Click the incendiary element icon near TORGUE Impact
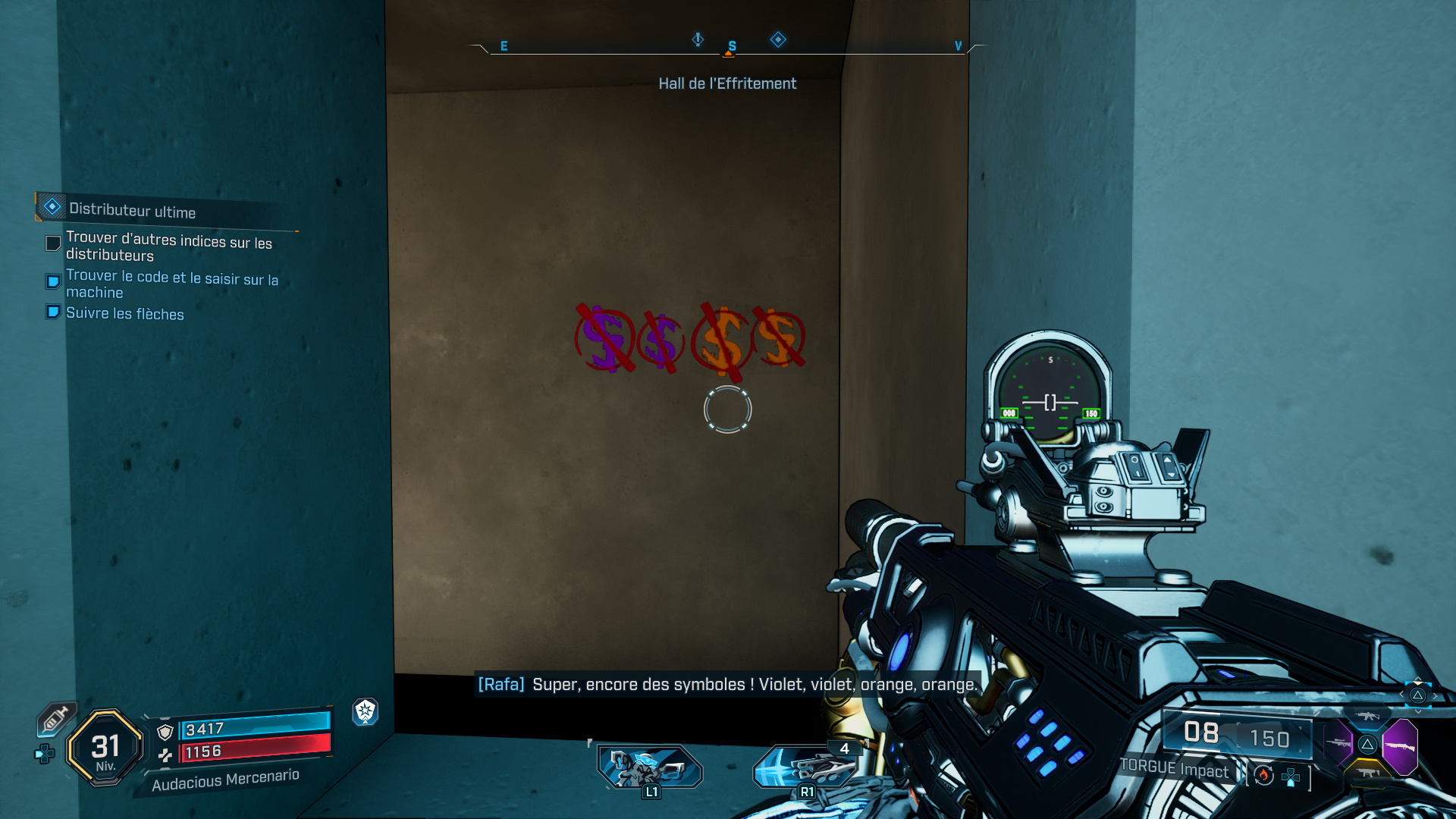 coord(1263,776)
